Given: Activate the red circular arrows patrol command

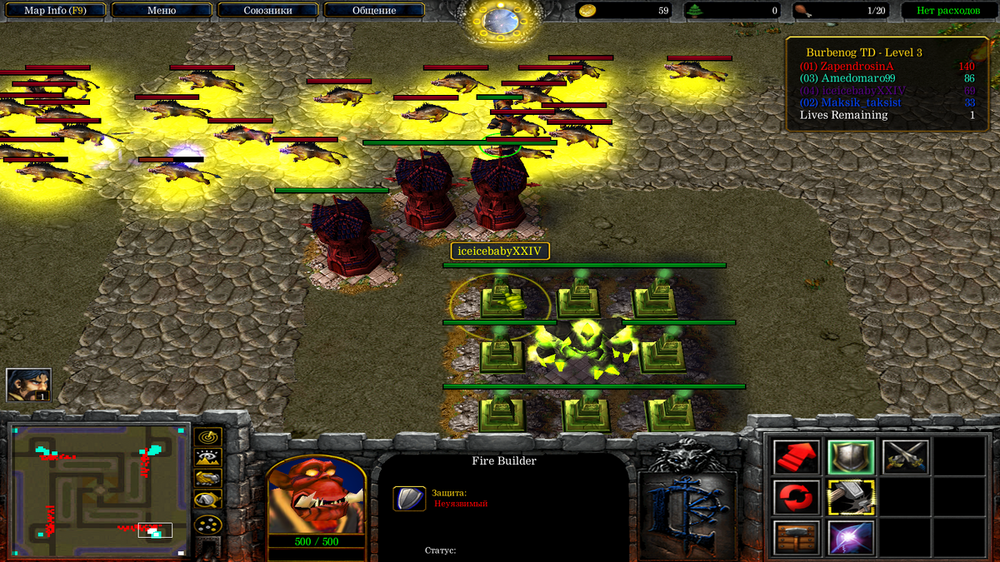Looking at the screenshot, I should click(x=797, y=497).
